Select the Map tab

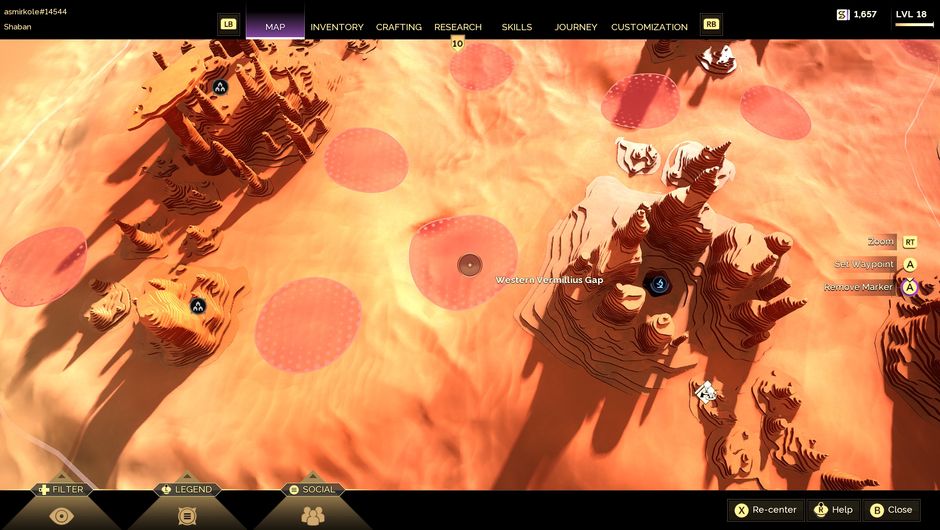tap(275, 27)
